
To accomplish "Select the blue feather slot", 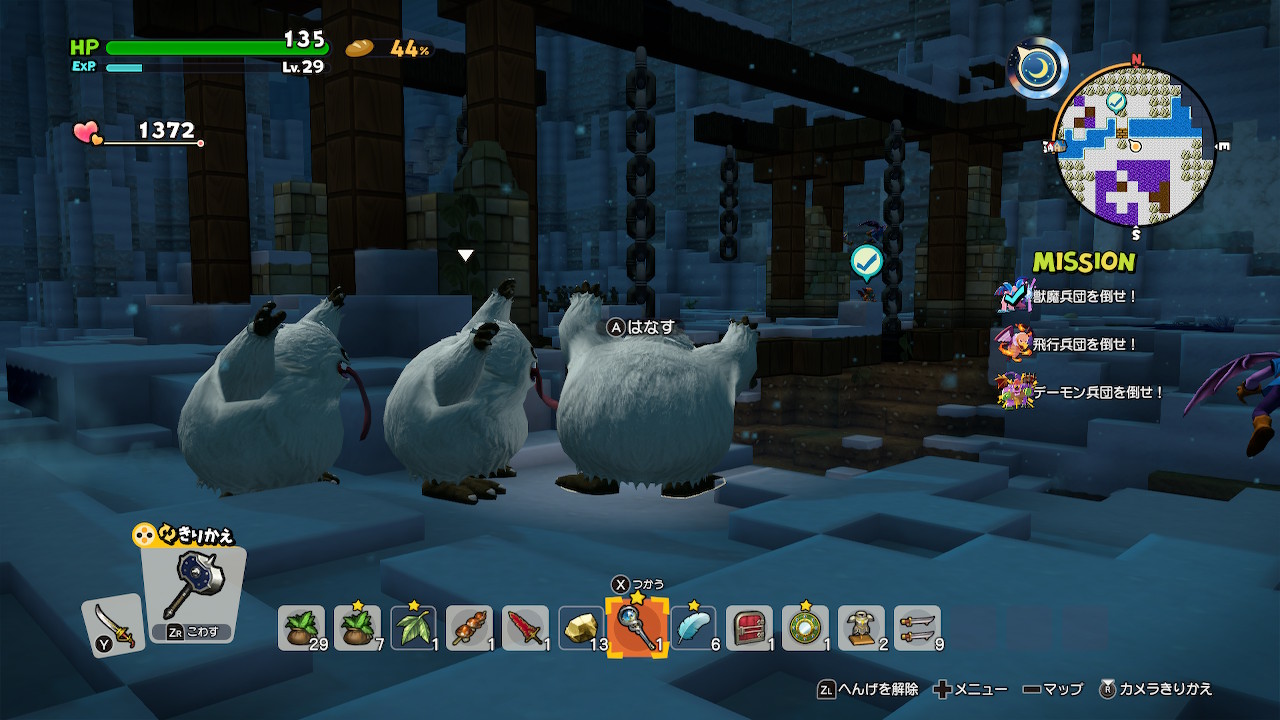I will [694, 629].
